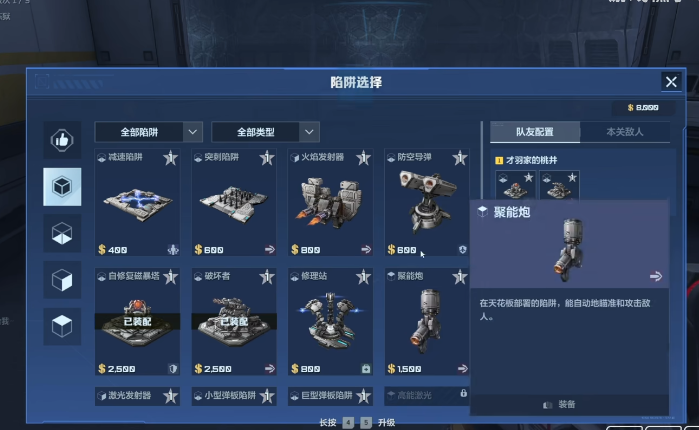This screenshot has width=699, height=430.
Task: Pick the 火焰发射器 flame launcher card
Action: coord(330,203)
